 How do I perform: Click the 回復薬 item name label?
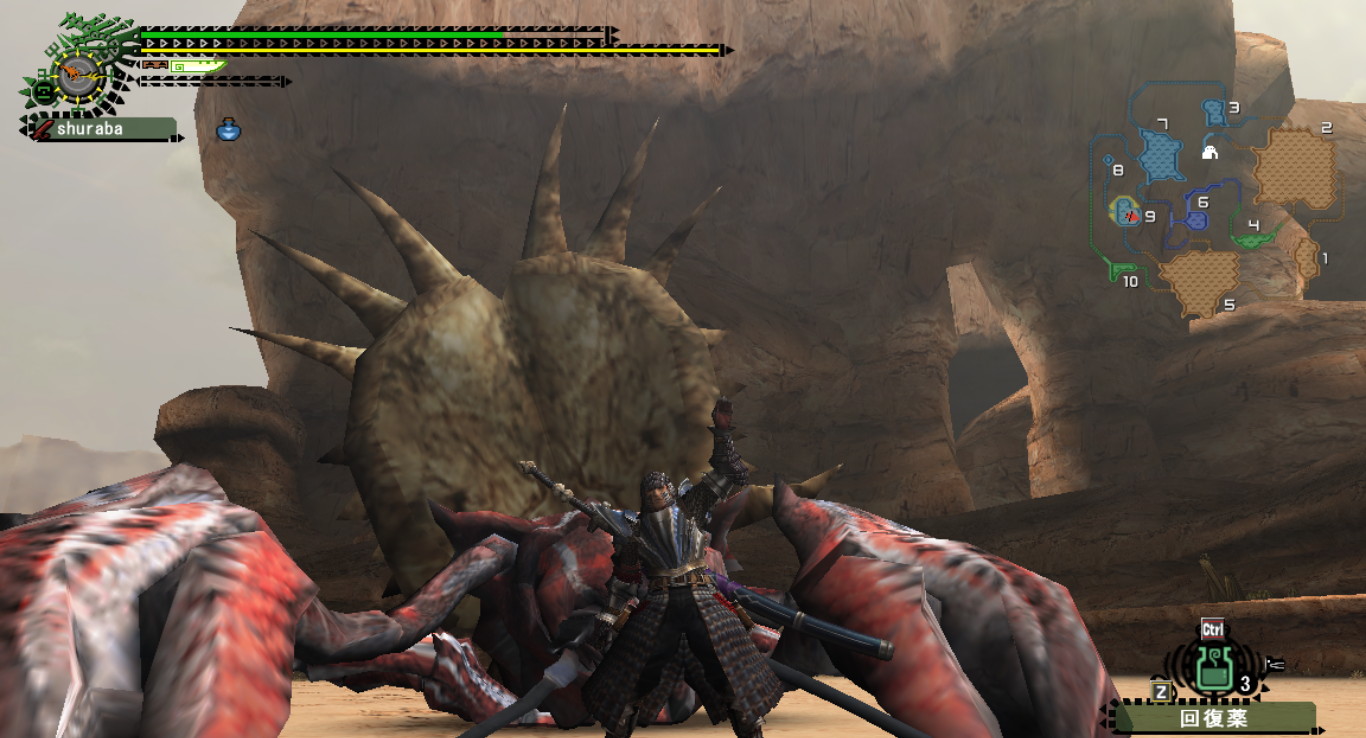1213,718
